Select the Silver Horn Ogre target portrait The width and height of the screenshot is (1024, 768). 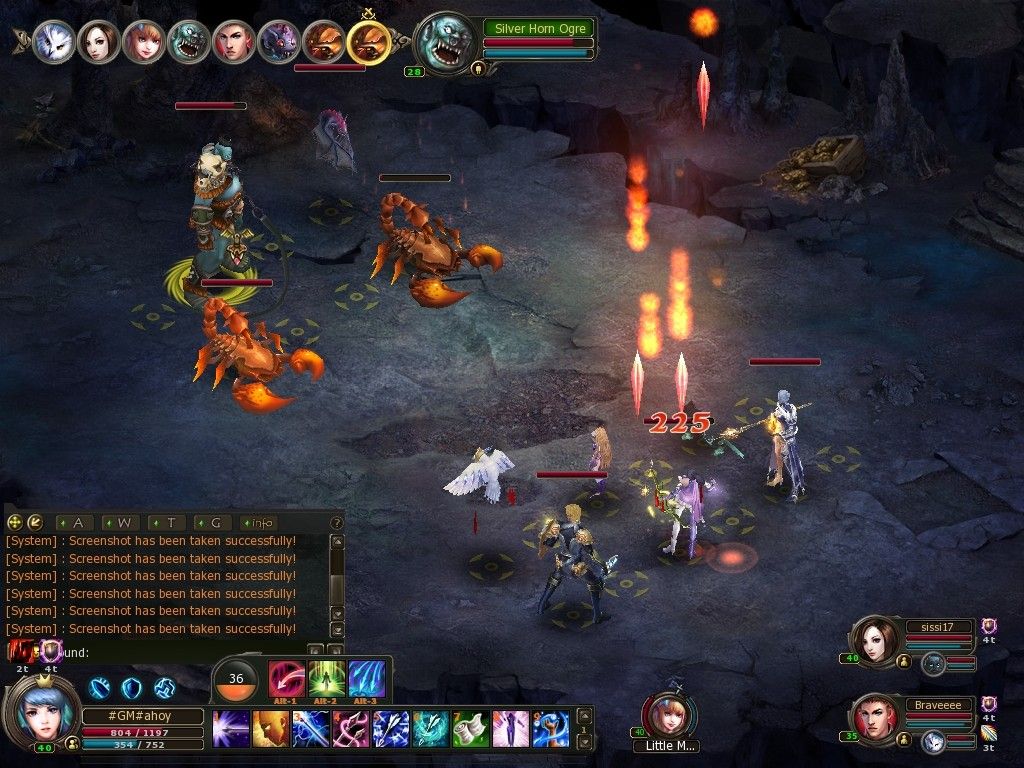[x=445, y=44]
